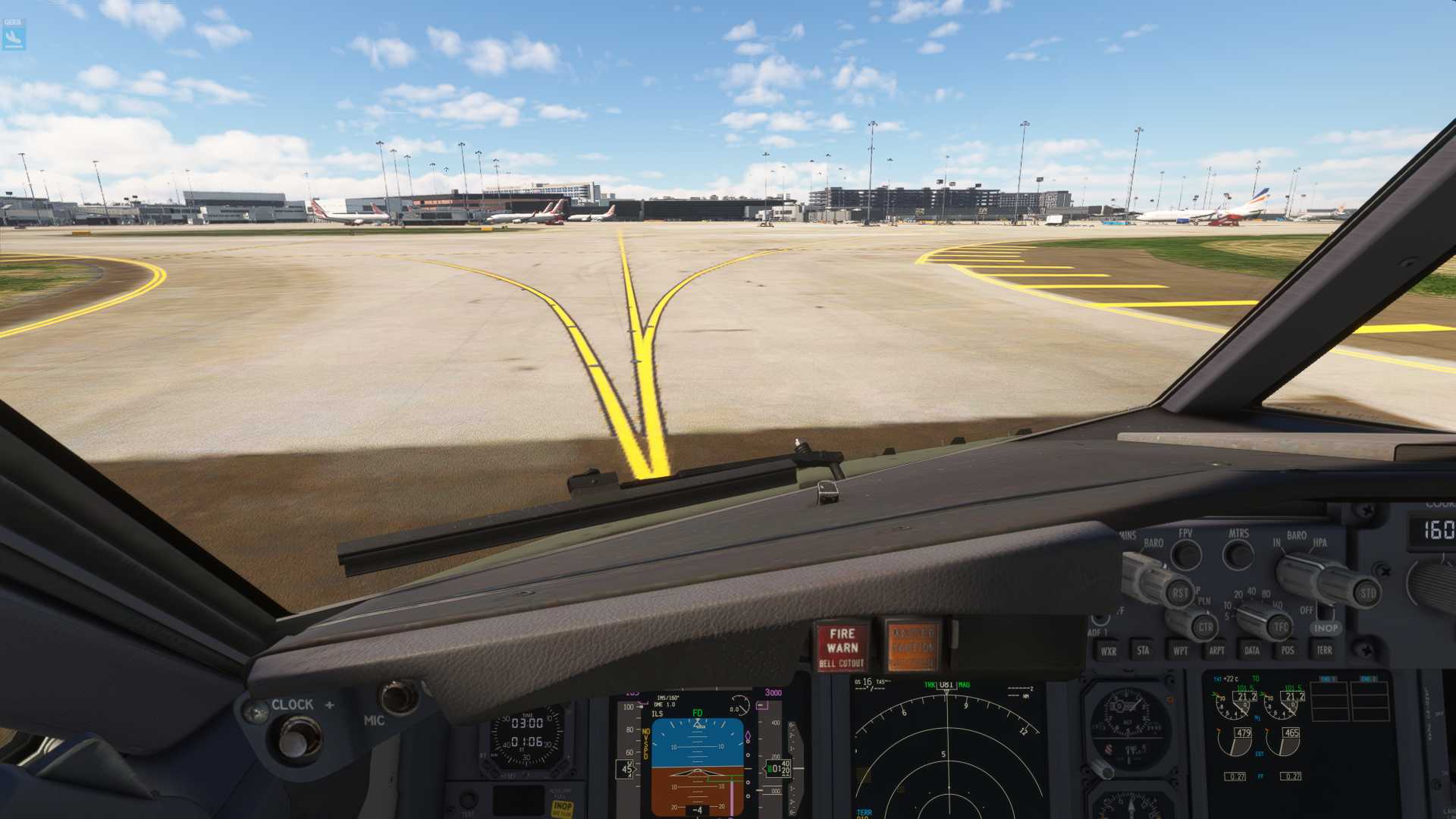This screenshot has width=1456, height=819.
Task: Reset the amber Master Caution light
Action: click(x=912, y=647)
